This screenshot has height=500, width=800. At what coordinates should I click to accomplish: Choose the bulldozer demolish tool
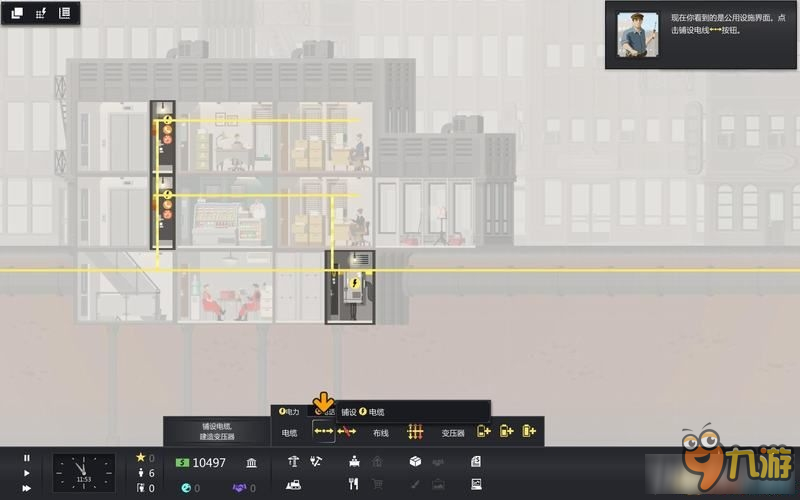tap(294, 485)
